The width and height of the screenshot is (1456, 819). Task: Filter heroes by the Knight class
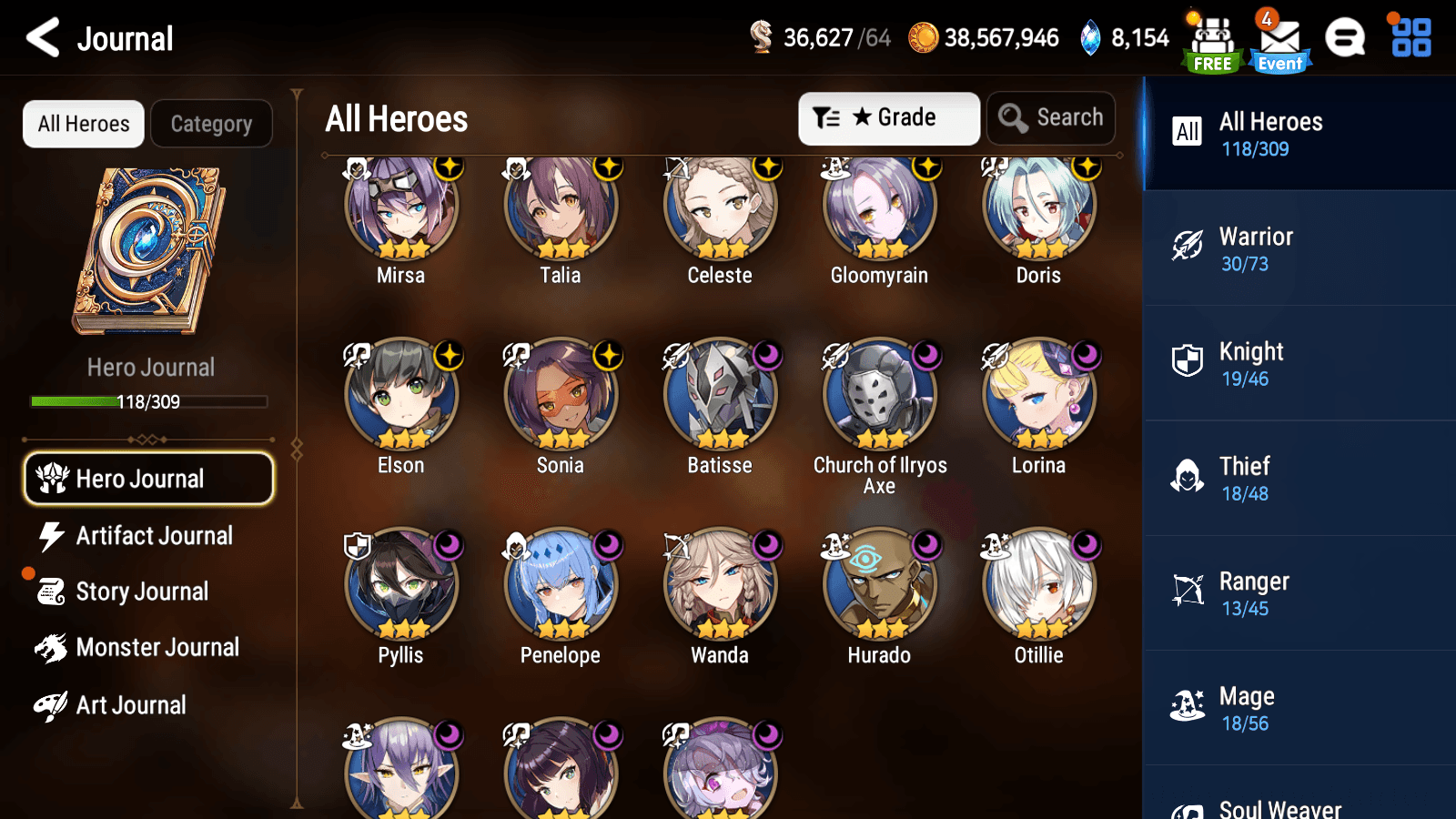pyautogui.click(x=1299, y=363)
